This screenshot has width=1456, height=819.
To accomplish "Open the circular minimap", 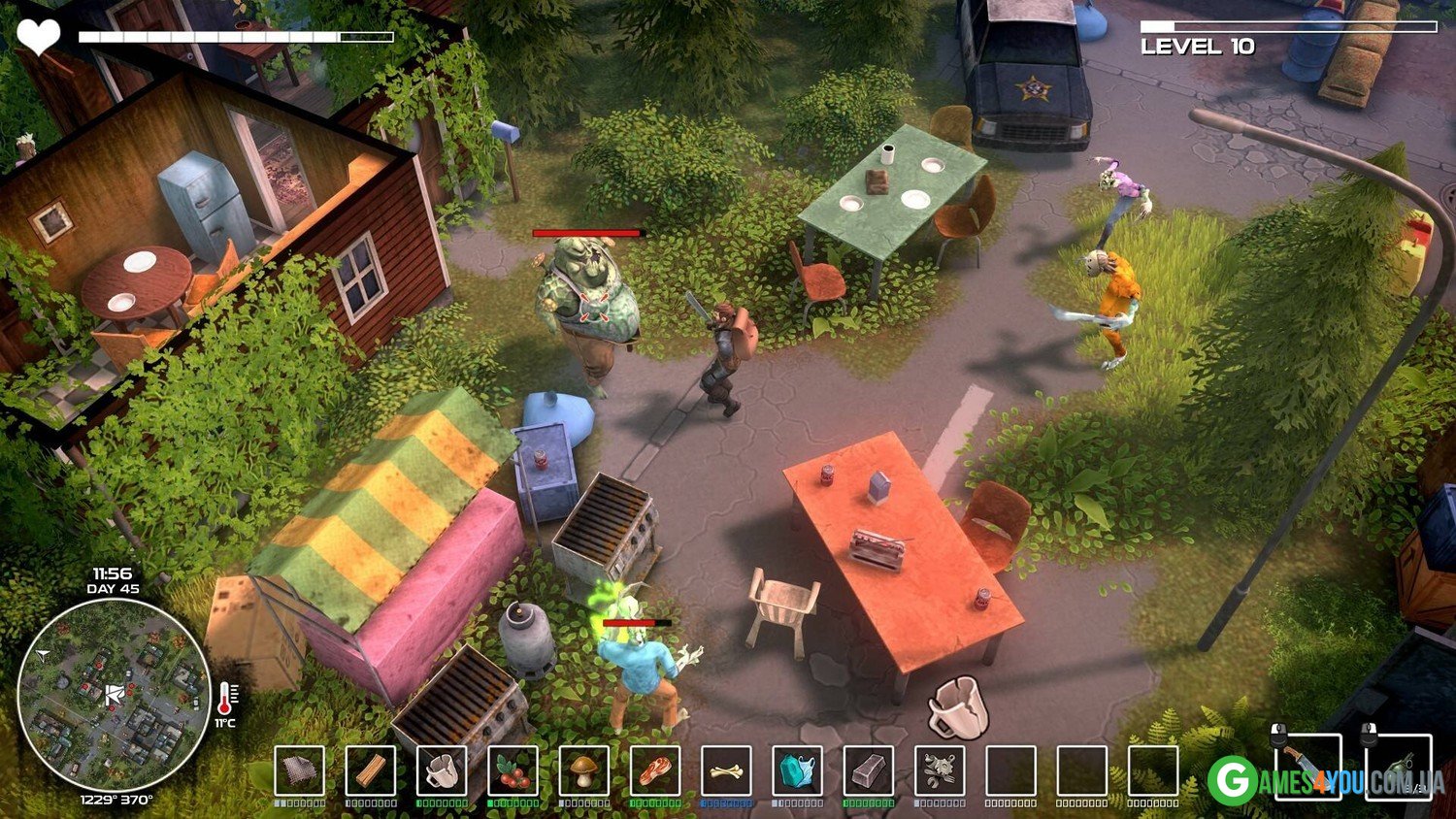I will 114,695.
